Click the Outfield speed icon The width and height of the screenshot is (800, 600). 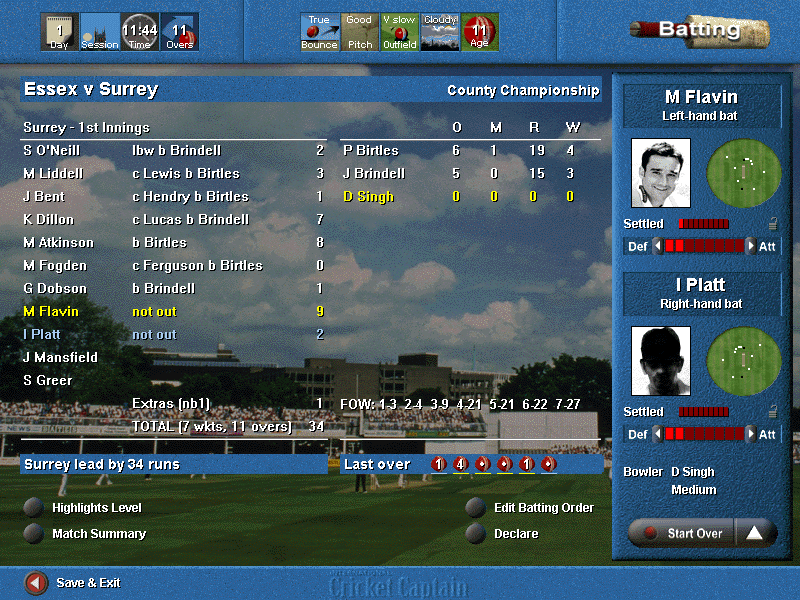399,32
